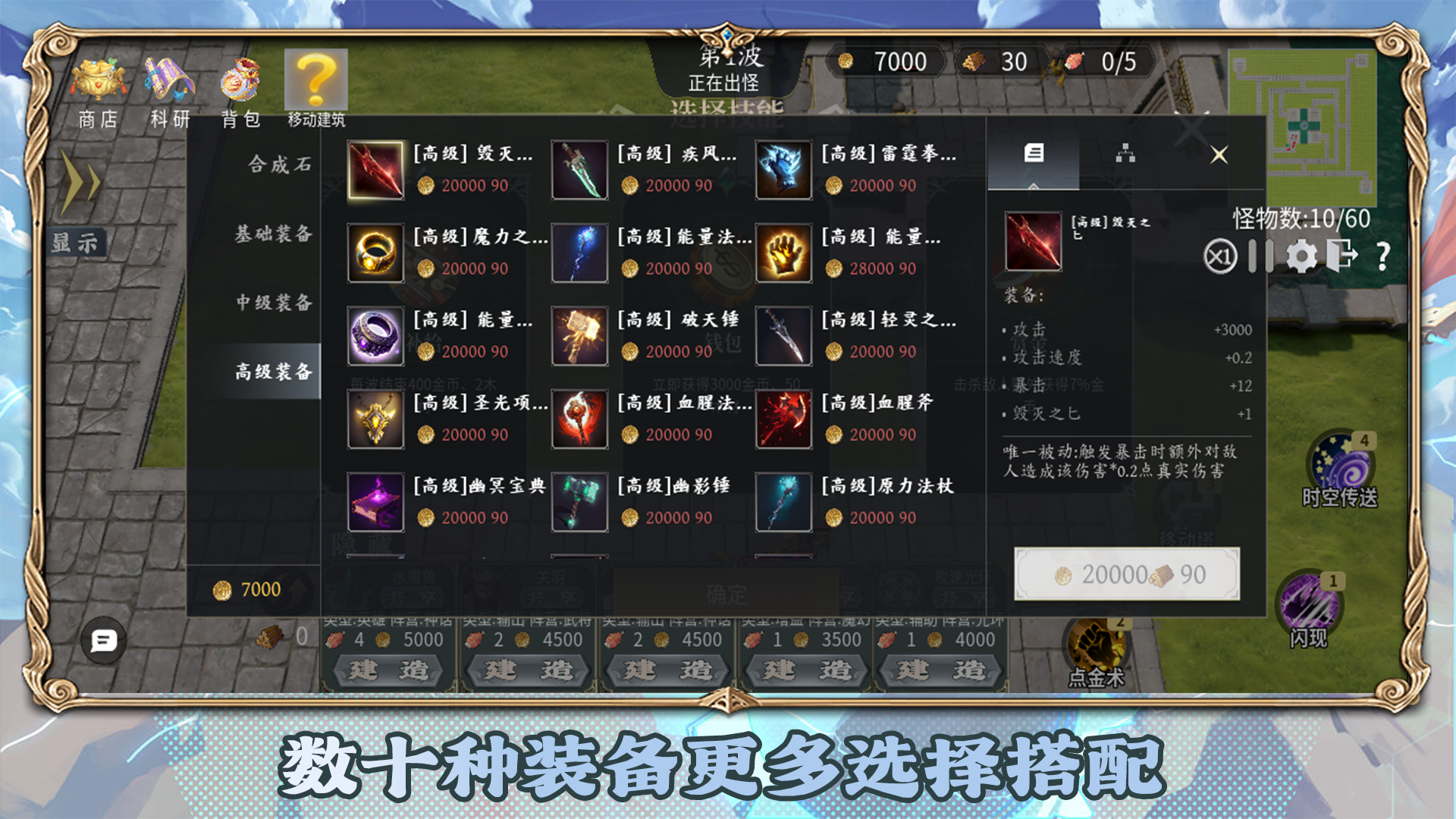Open the game settings gear icon
Image resolution: width=1456 pixels, height=819 pixels.
[x=1301, y=255]
